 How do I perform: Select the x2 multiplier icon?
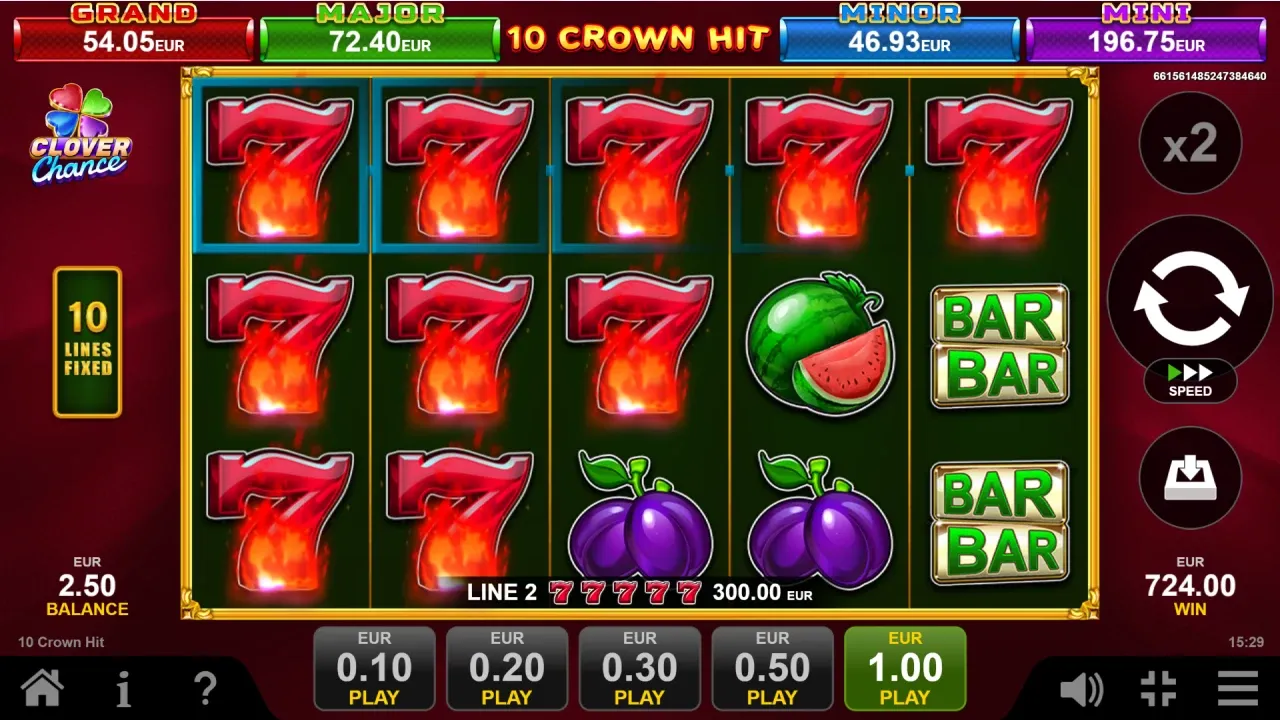coord(1189,142)
